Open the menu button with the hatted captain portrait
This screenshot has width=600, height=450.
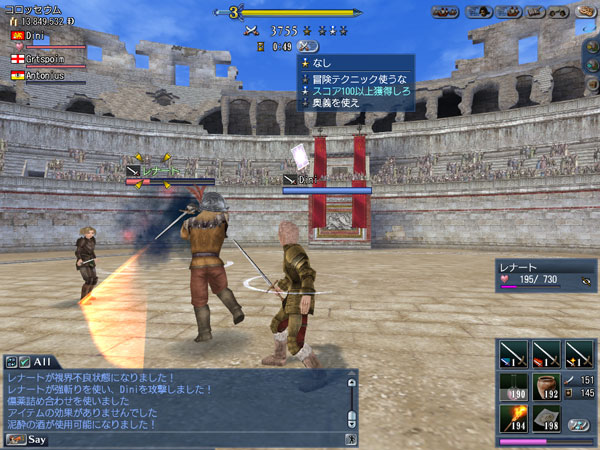click(x=477, y=12)
